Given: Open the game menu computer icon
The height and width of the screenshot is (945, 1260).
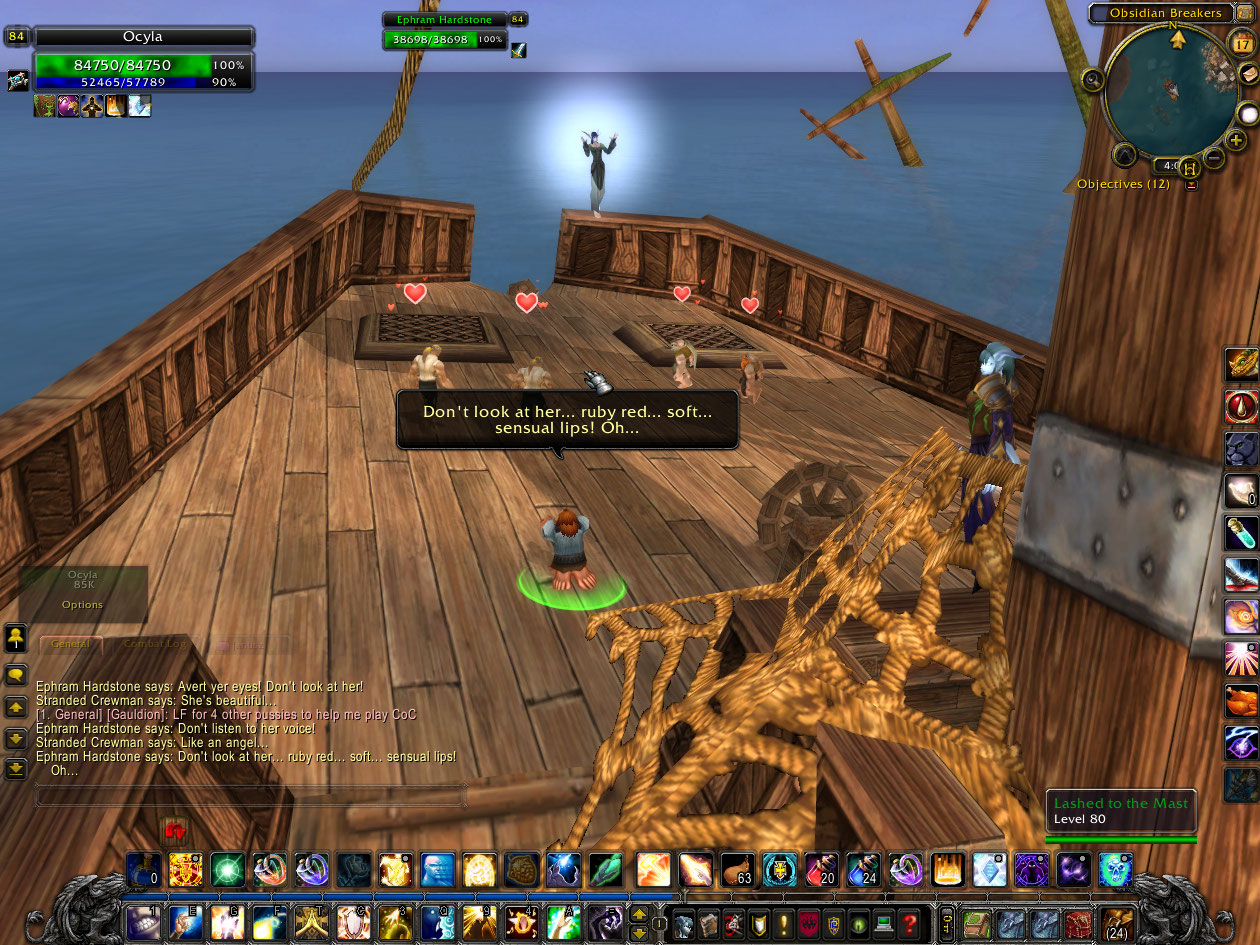Looking at the screenshot, I should point(882,922).
